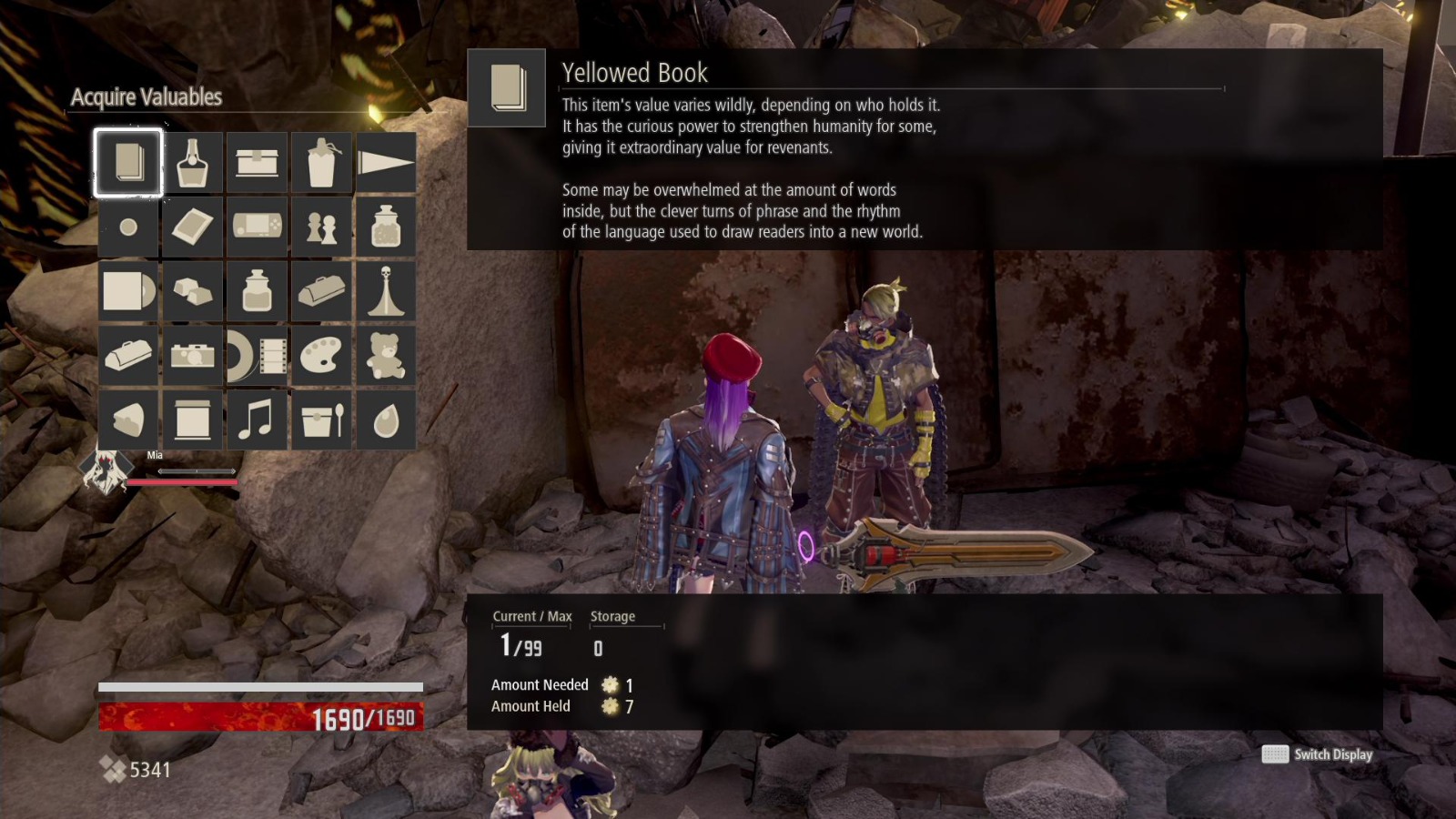Select the camera valuable icon
Screen dimensions: 1456x819
pos(192,355)
